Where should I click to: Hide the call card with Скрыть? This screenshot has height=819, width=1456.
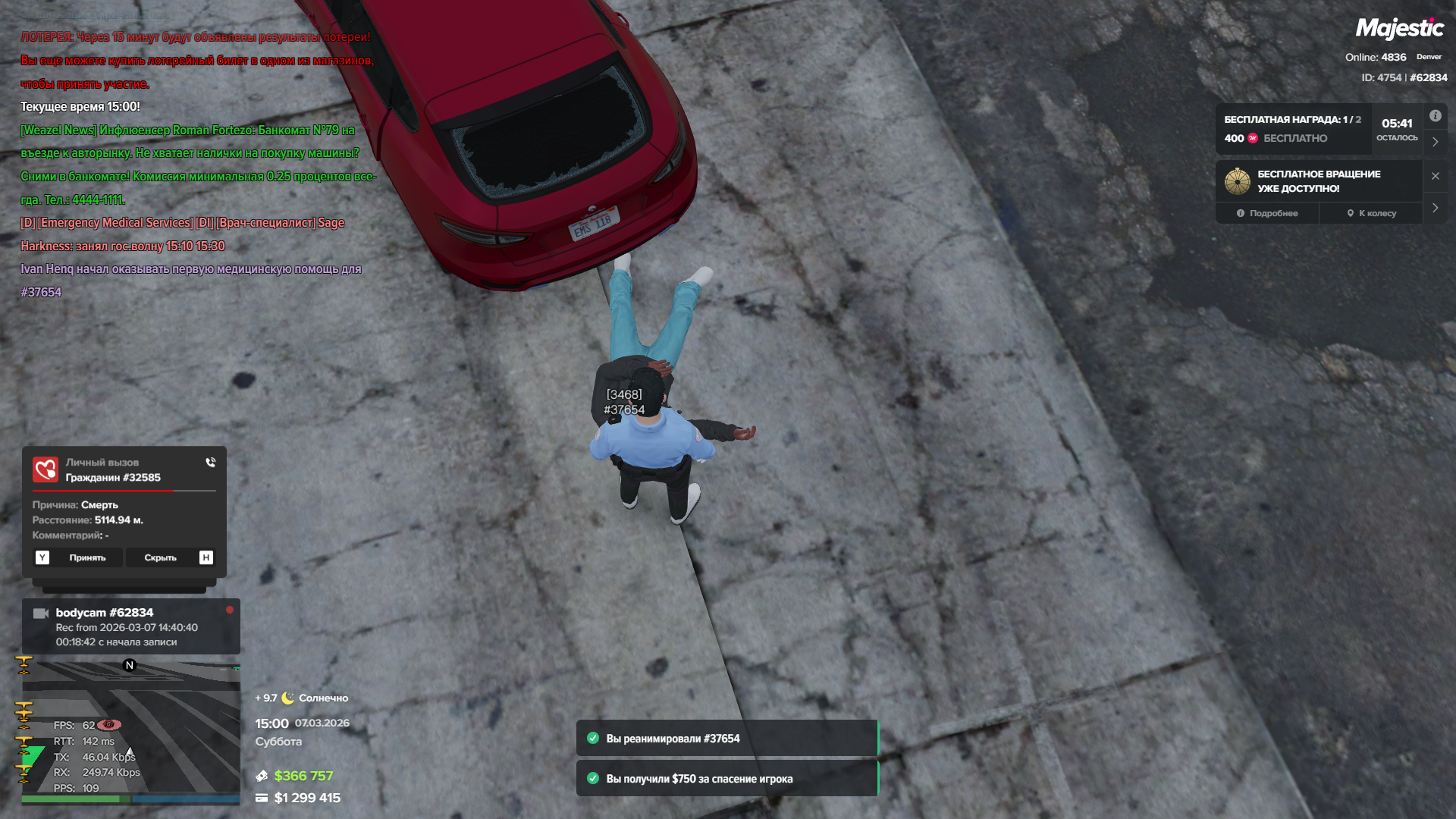[x=161, y=557]
